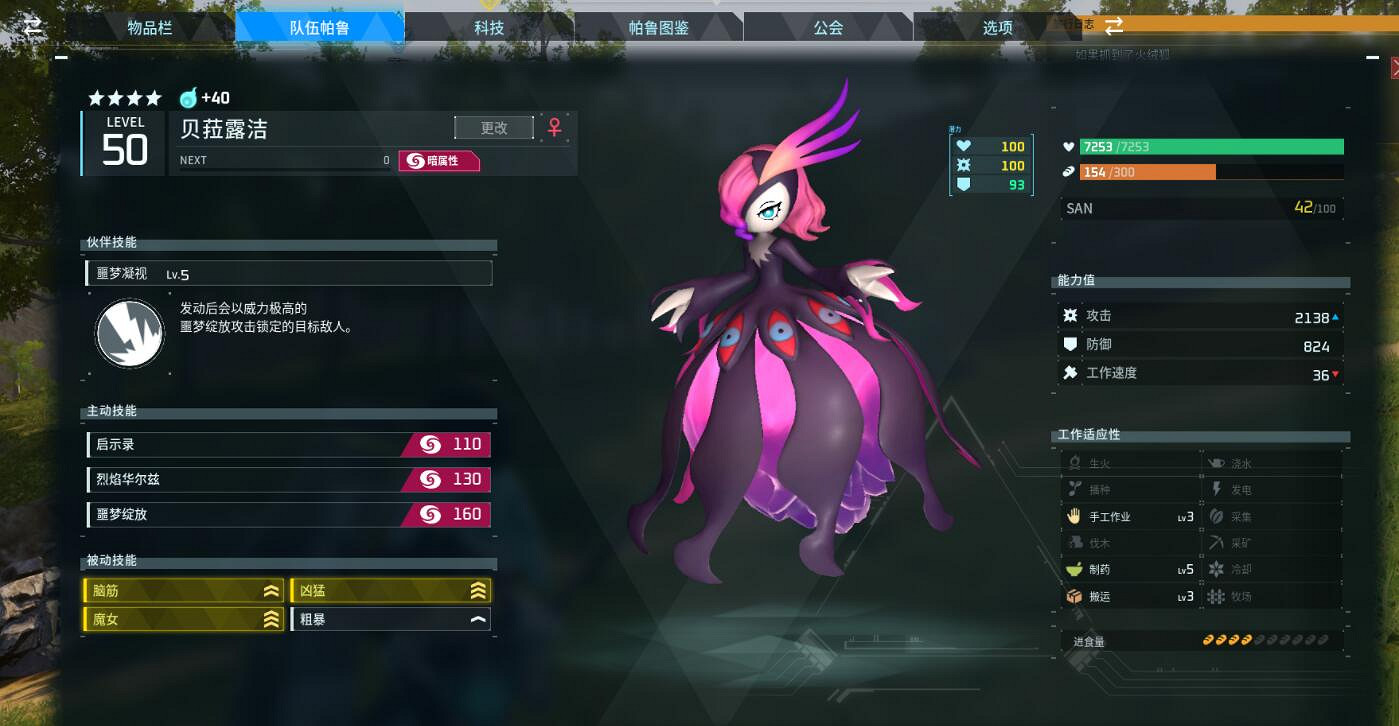The width and height of the screenshot is (1399, 726).
Task: Click the 更改 rename button
Action: (x=493, y=127)
